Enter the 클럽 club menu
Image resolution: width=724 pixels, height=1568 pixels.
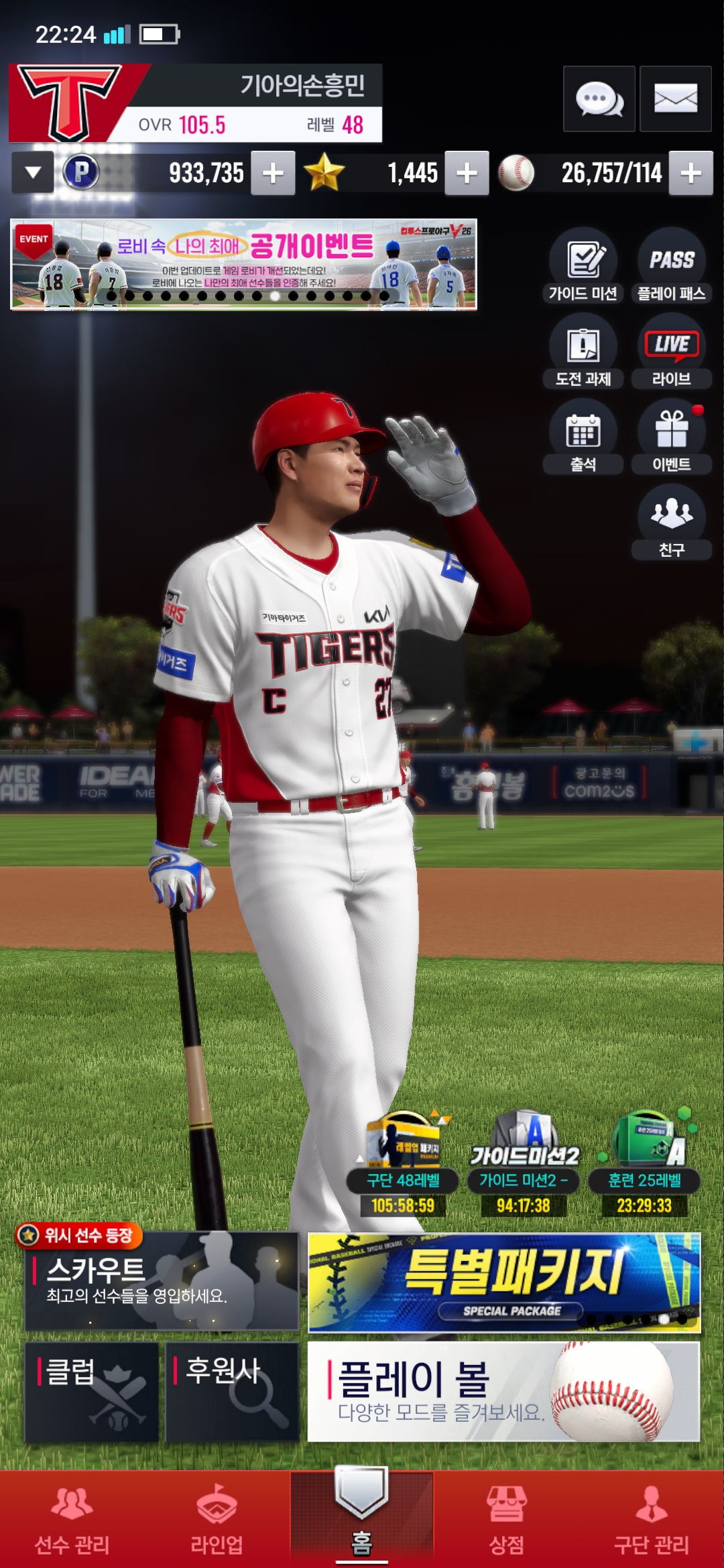(x=92, y=1391)
